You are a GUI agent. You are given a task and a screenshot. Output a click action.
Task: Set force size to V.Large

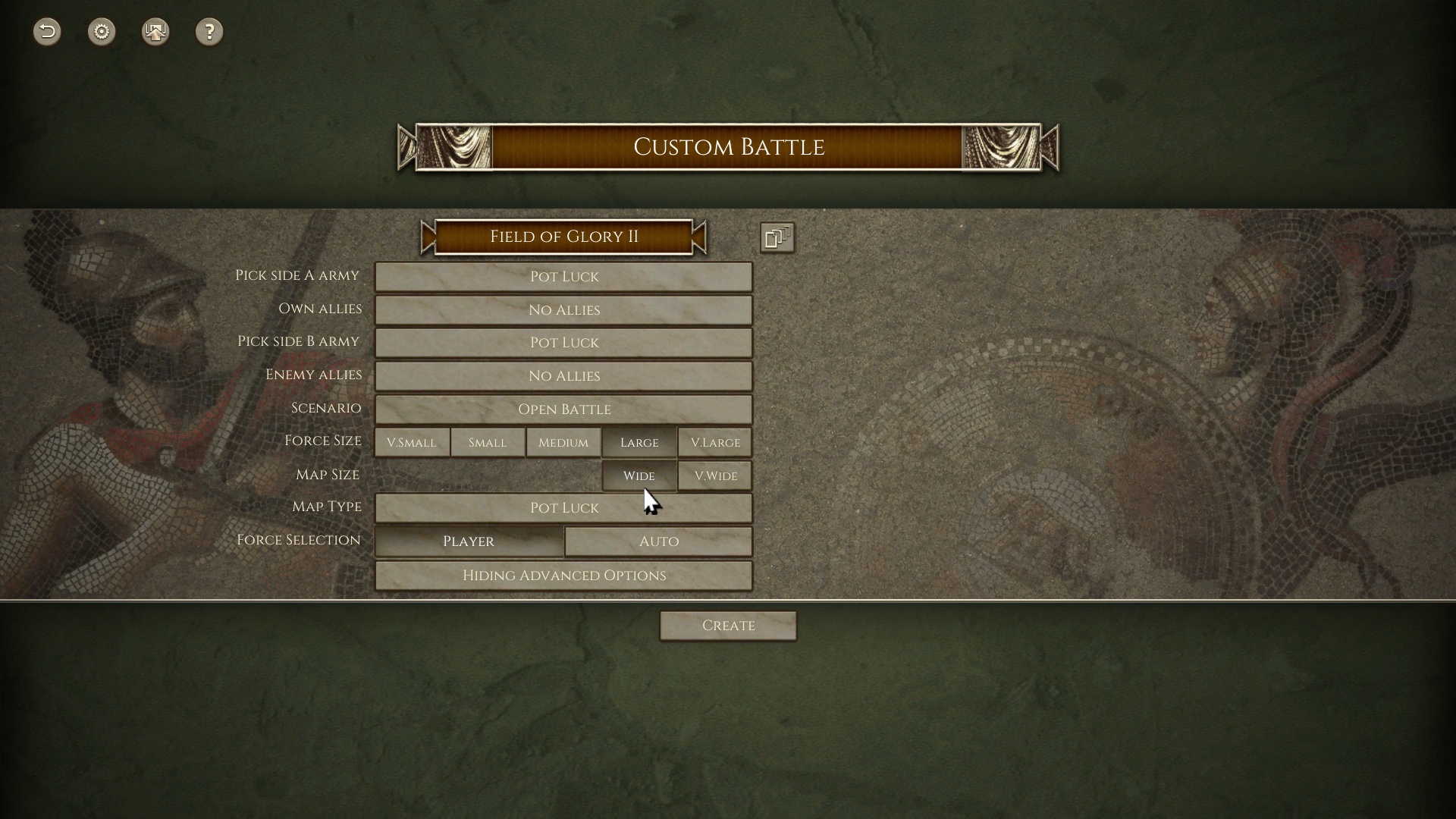[715, 443]
